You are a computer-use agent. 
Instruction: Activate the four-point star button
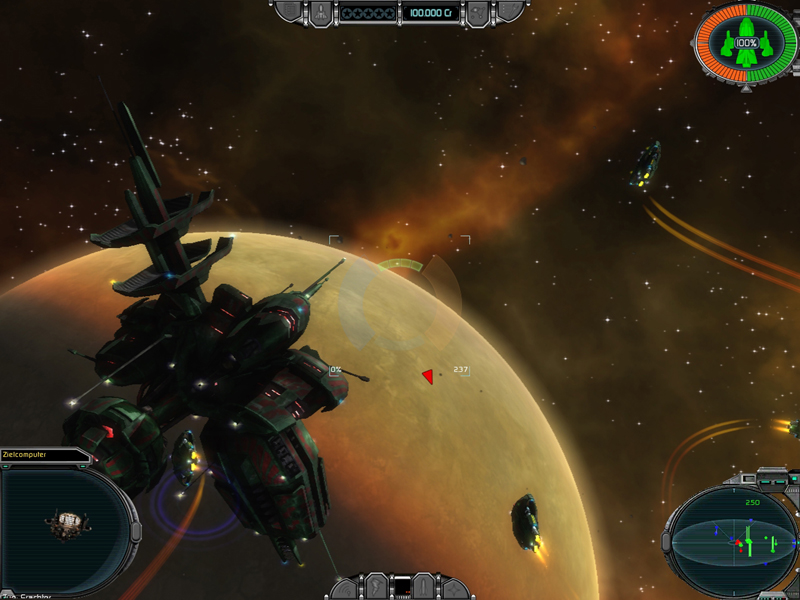[453, 590]
